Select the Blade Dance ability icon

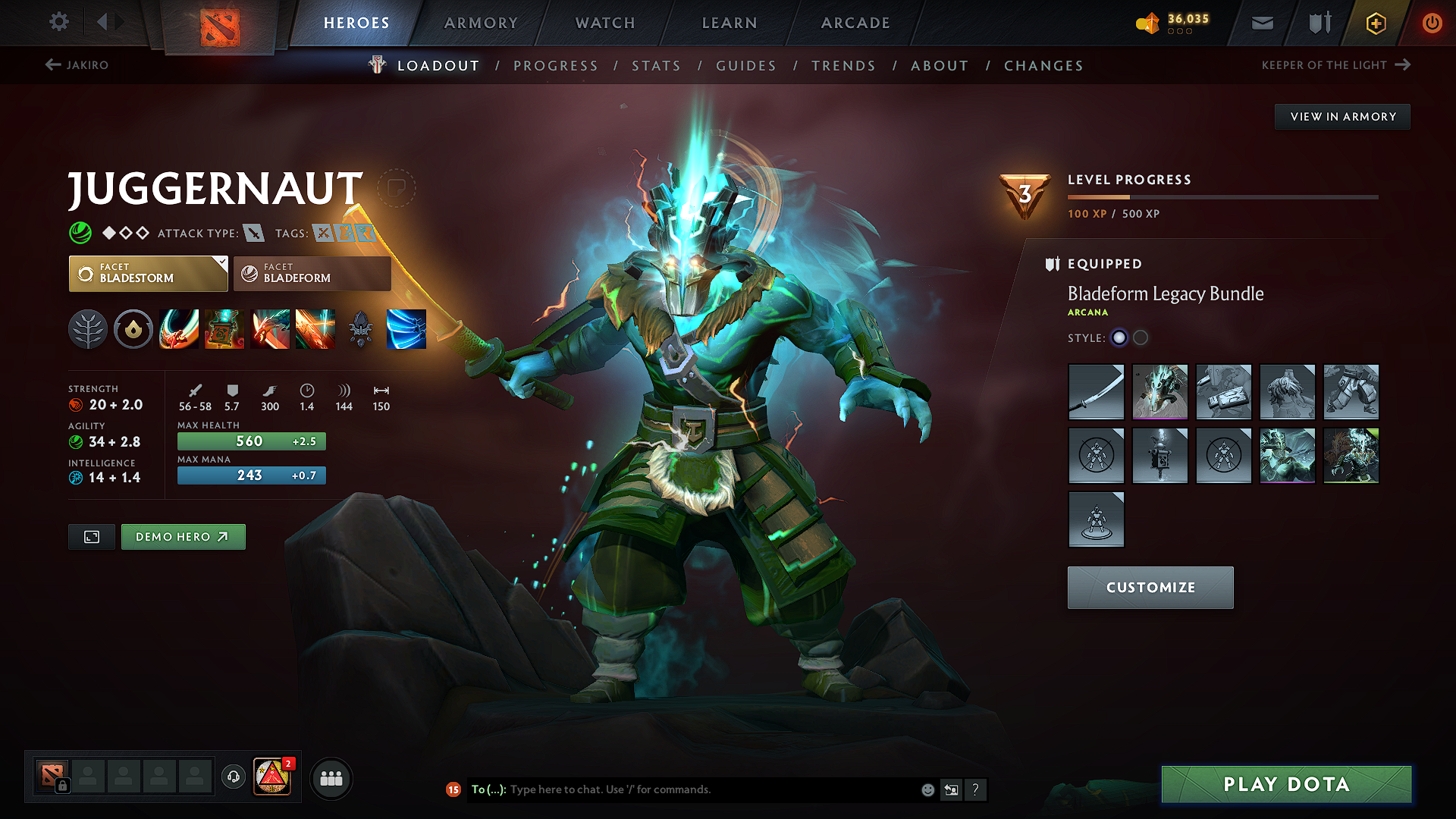point(270,328)
